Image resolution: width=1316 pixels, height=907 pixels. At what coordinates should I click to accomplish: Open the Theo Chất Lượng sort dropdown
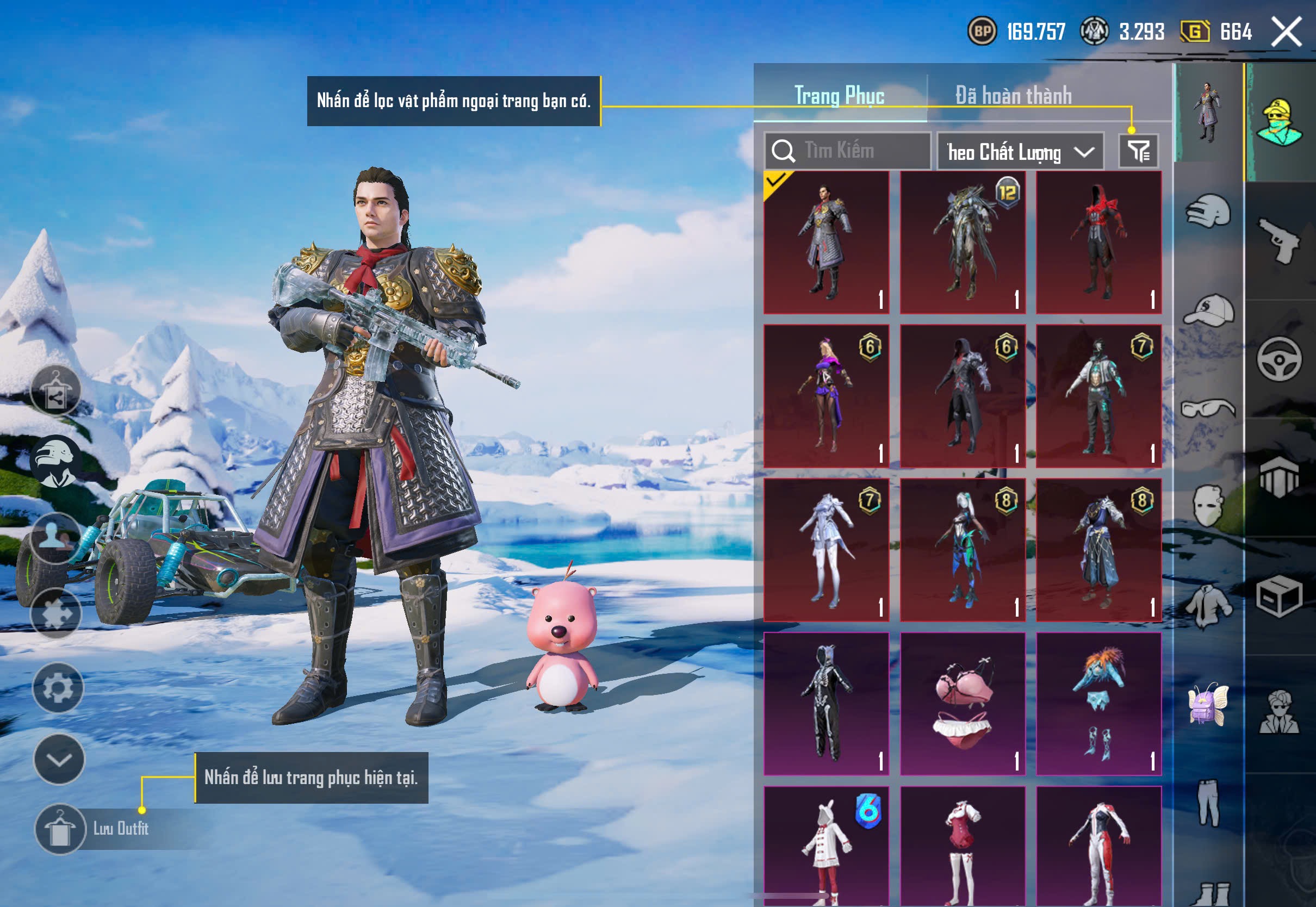coord(1020,152)
